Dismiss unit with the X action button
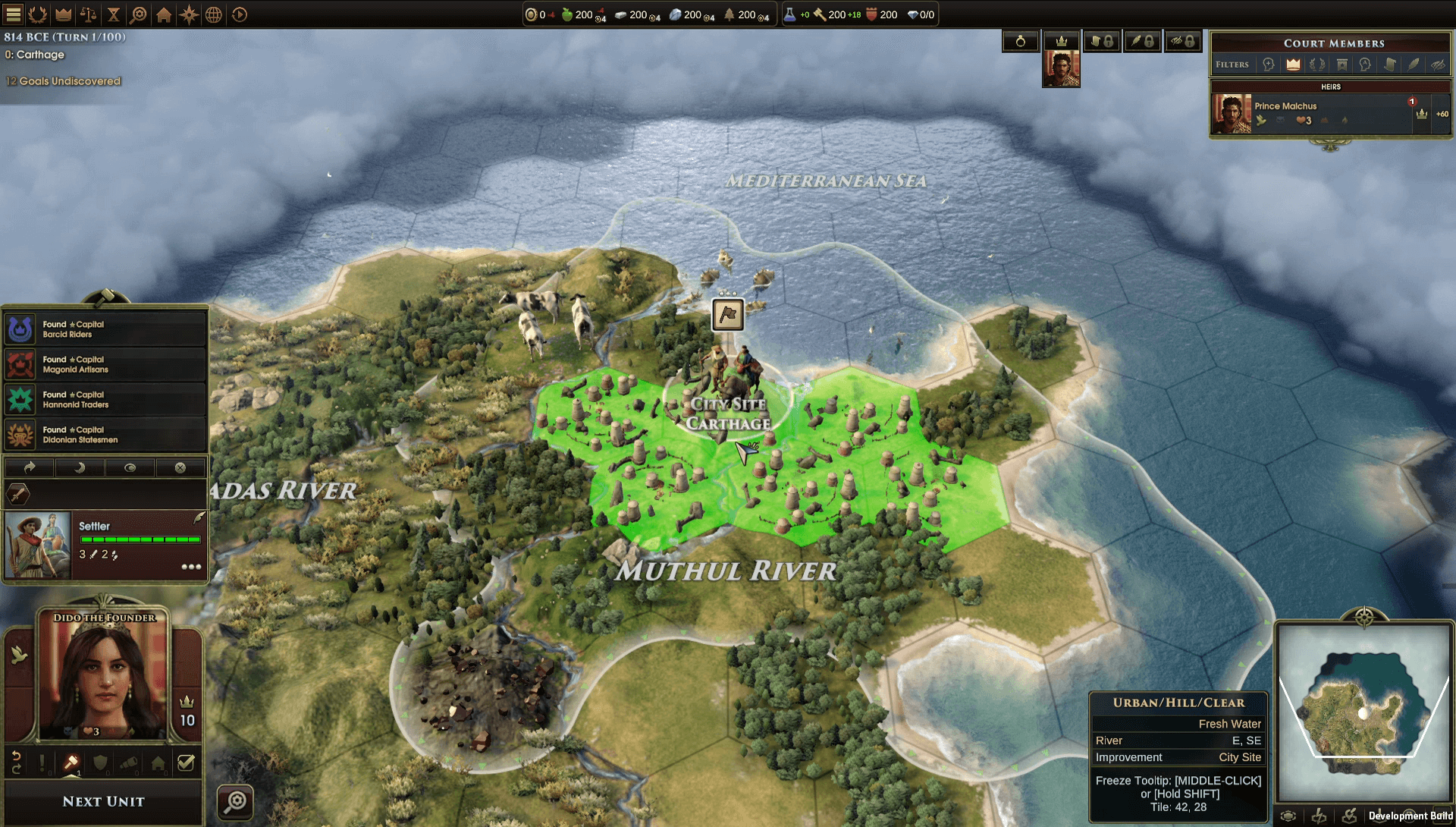Screen dimensions: 1456x827 tap(180, 468)
